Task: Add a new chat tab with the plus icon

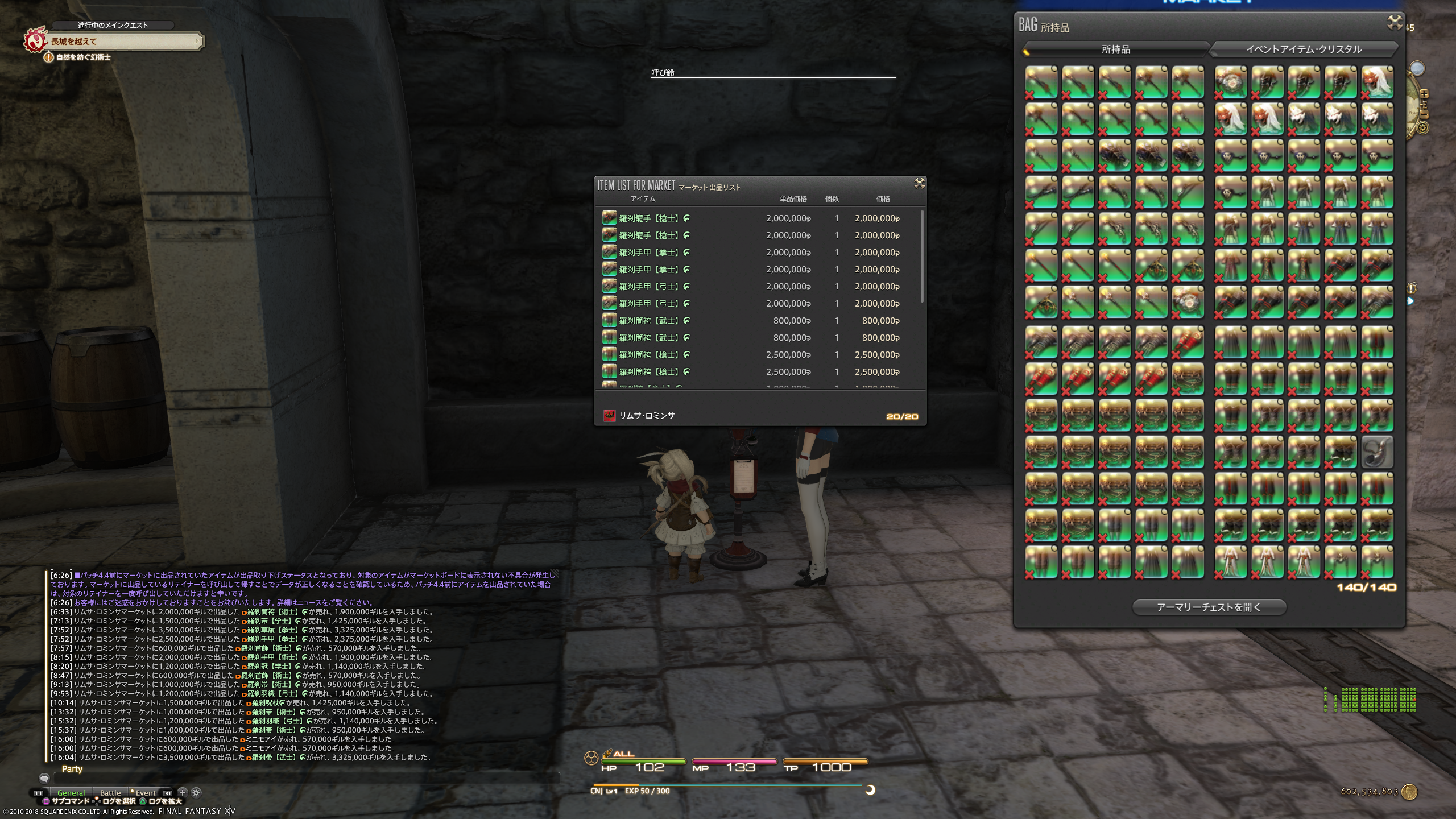Action: tap(183, 792)
